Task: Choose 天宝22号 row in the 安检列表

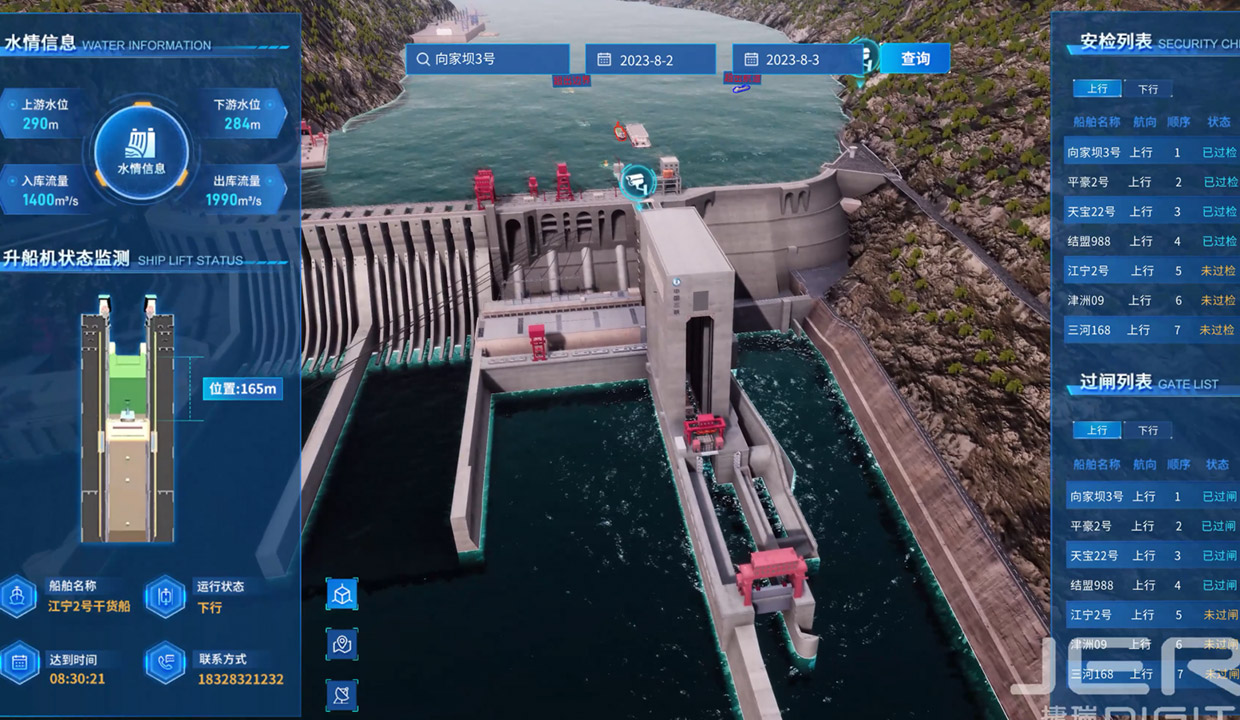Action: point(1150,212)
